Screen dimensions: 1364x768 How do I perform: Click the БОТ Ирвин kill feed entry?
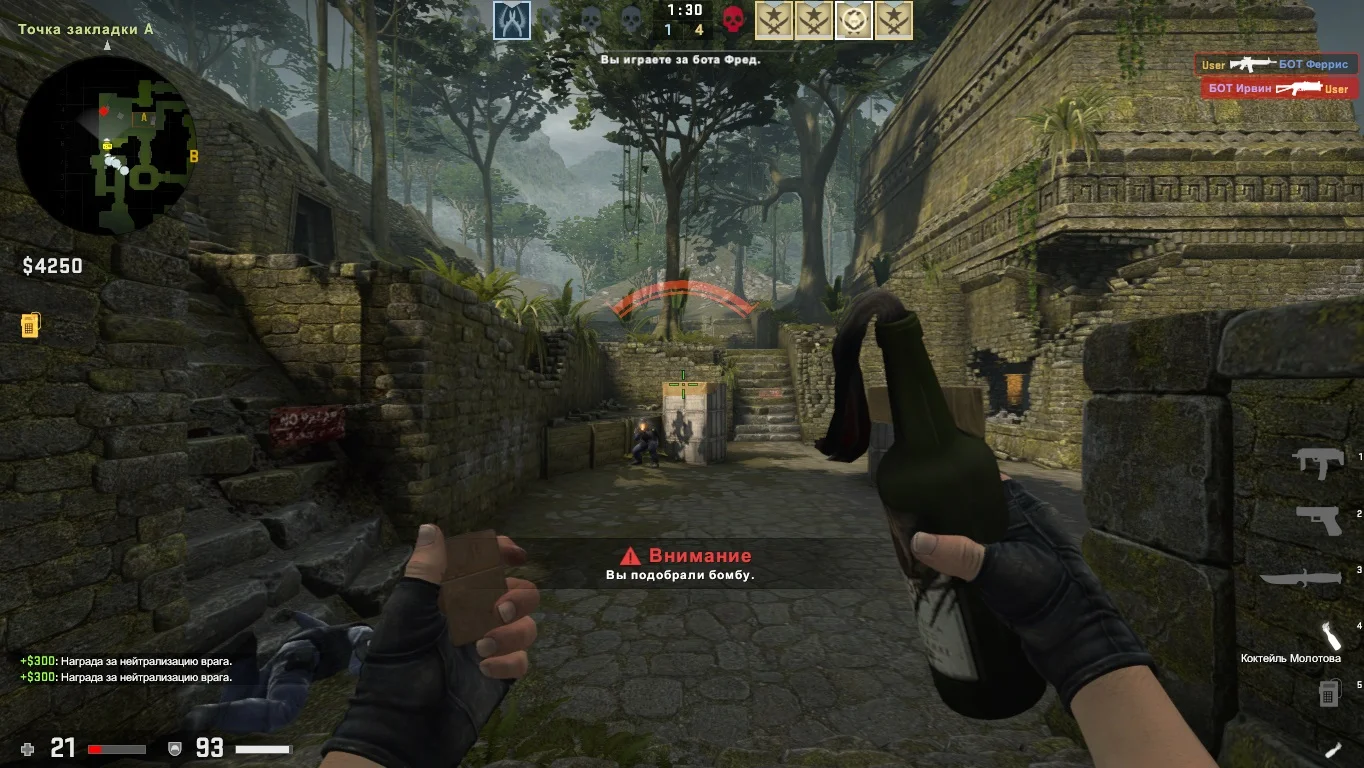click(1279, 89)
